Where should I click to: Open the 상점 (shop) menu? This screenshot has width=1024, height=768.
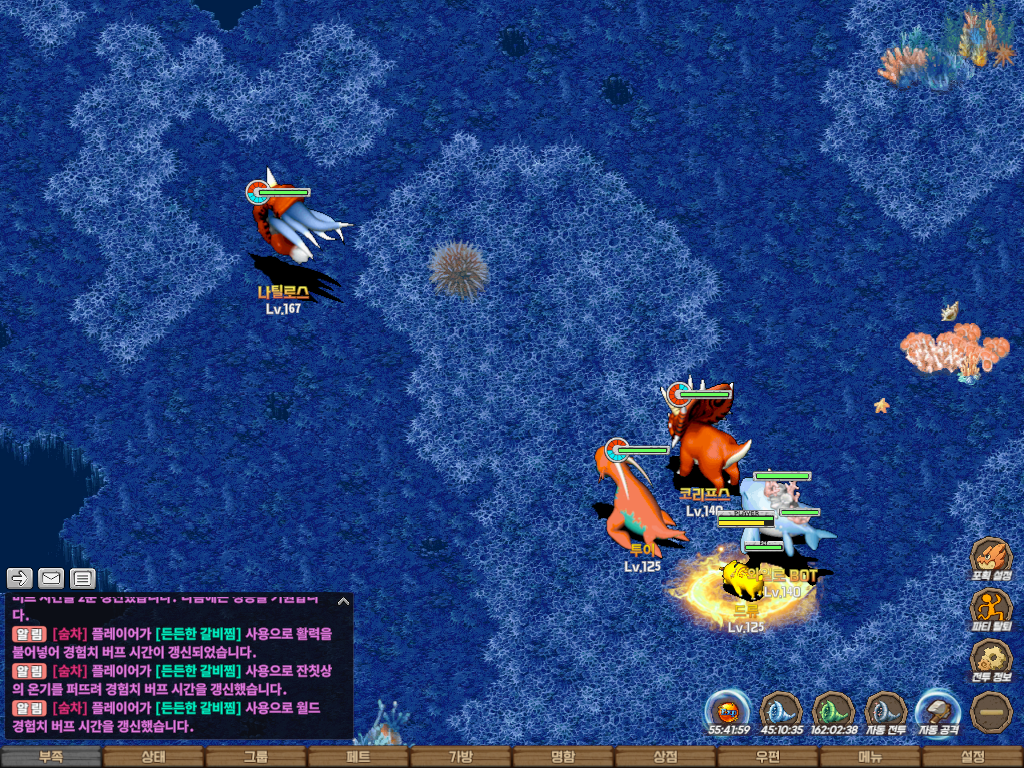[x=665, y=757]
